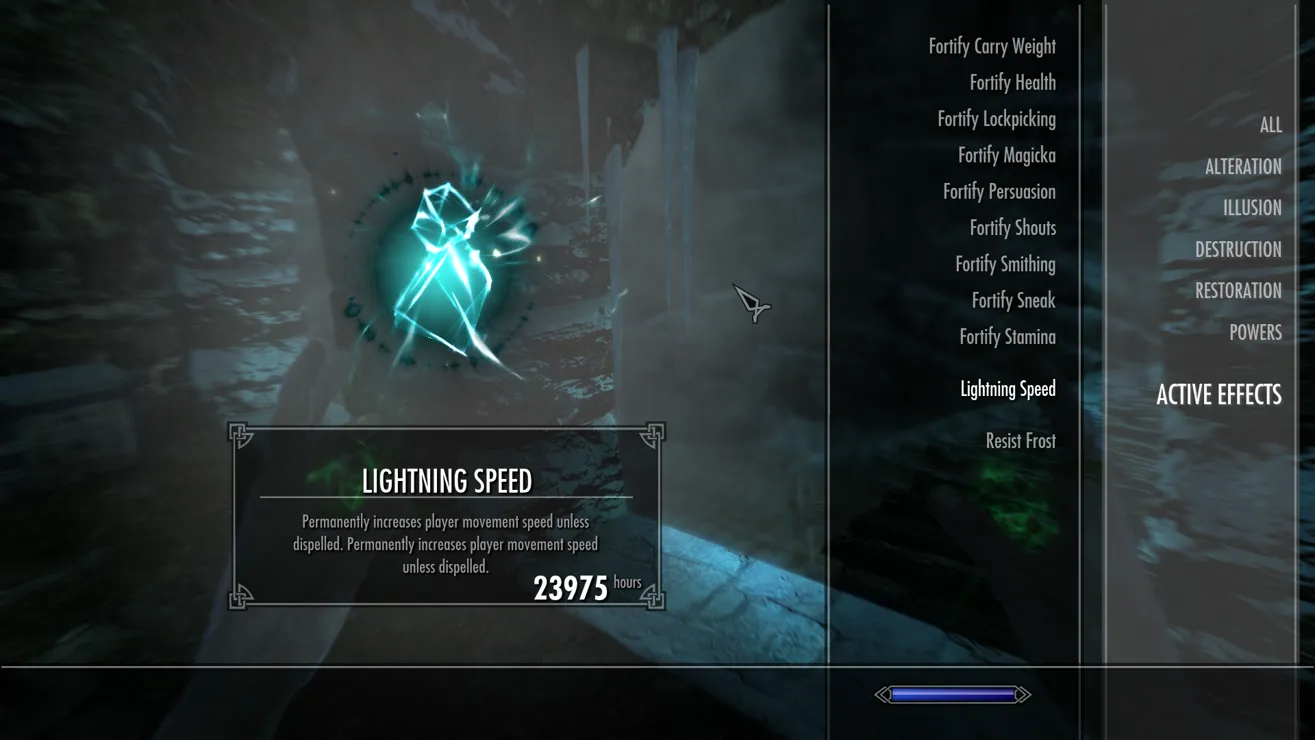
Task: Open the Restoration spell category
Action: point(1238,291)
